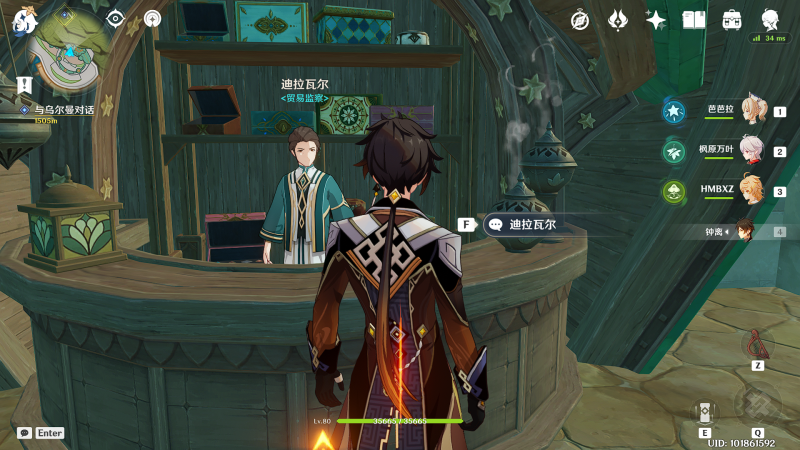Use the red bow gadget icon

tap(758, 344)
